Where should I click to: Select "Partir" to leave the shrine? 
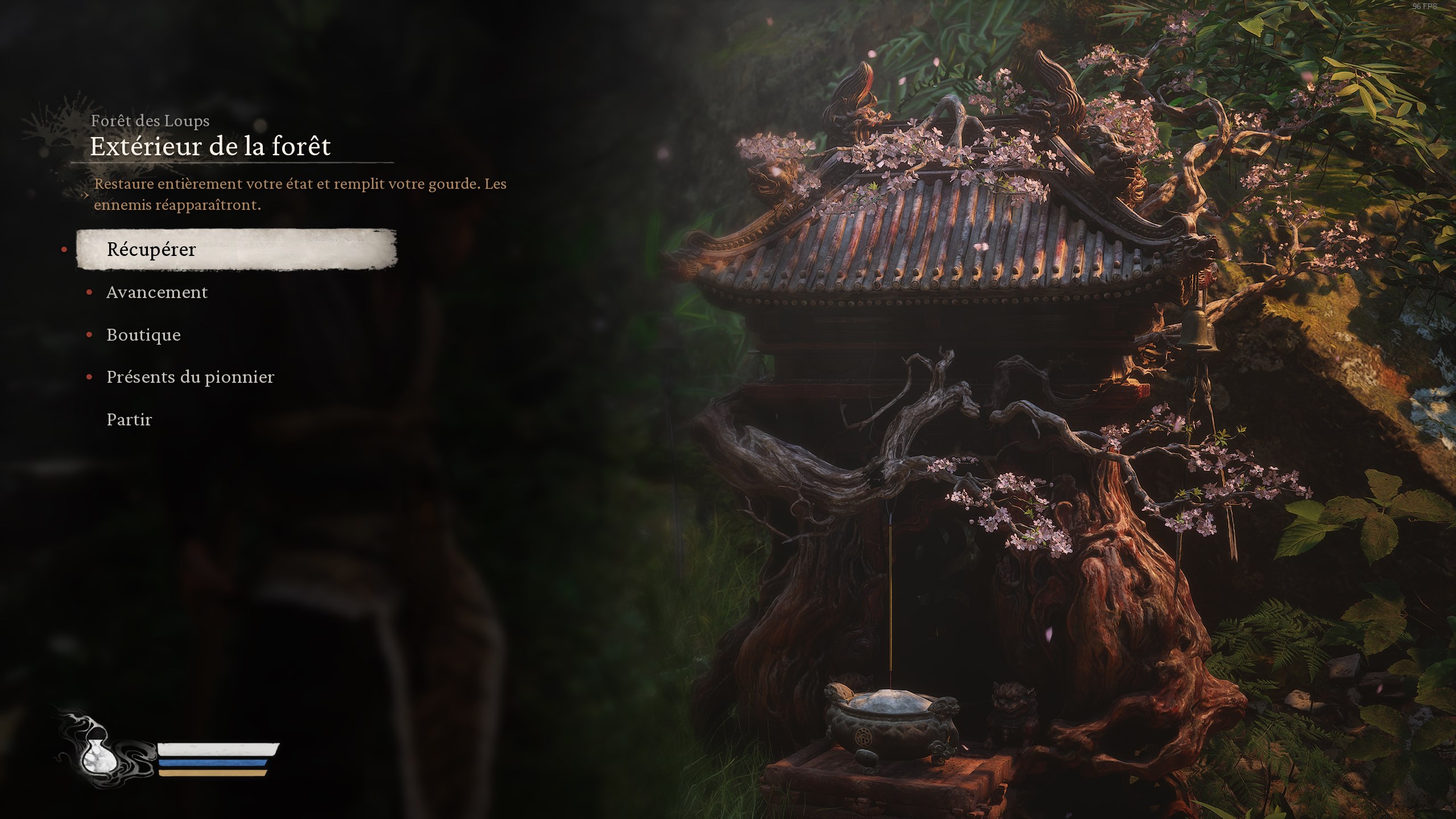[x=129, y=419]
